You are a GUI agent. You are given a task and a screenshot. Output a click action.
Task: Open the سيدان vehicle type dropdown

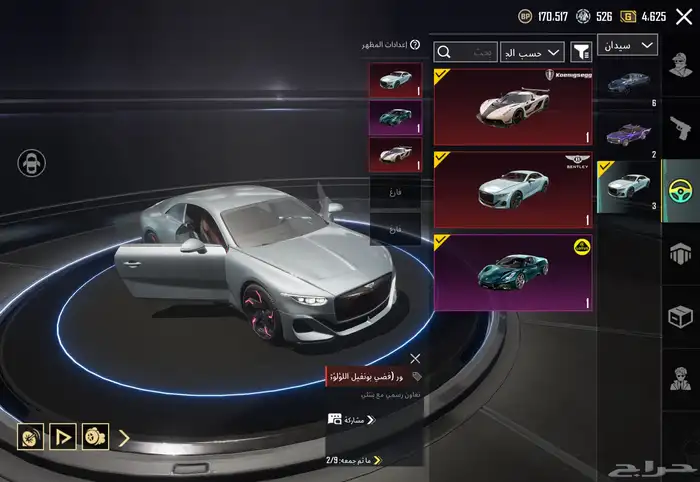(x=627, y=45)
